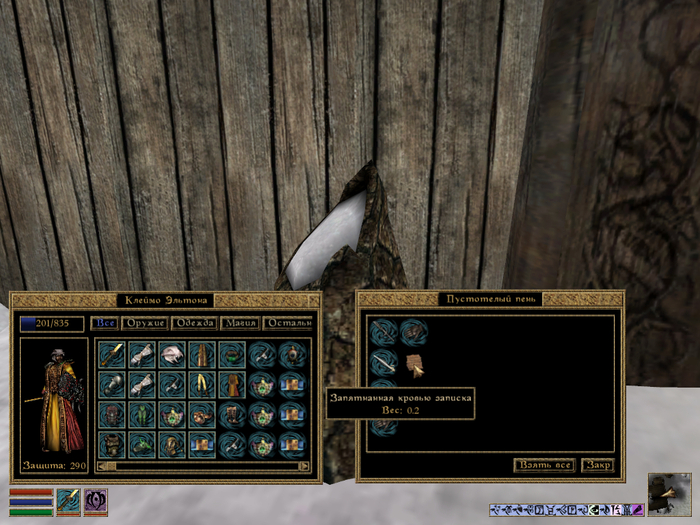Click the character paper doll portrait
700x525 pixels.
click(55, 397)
